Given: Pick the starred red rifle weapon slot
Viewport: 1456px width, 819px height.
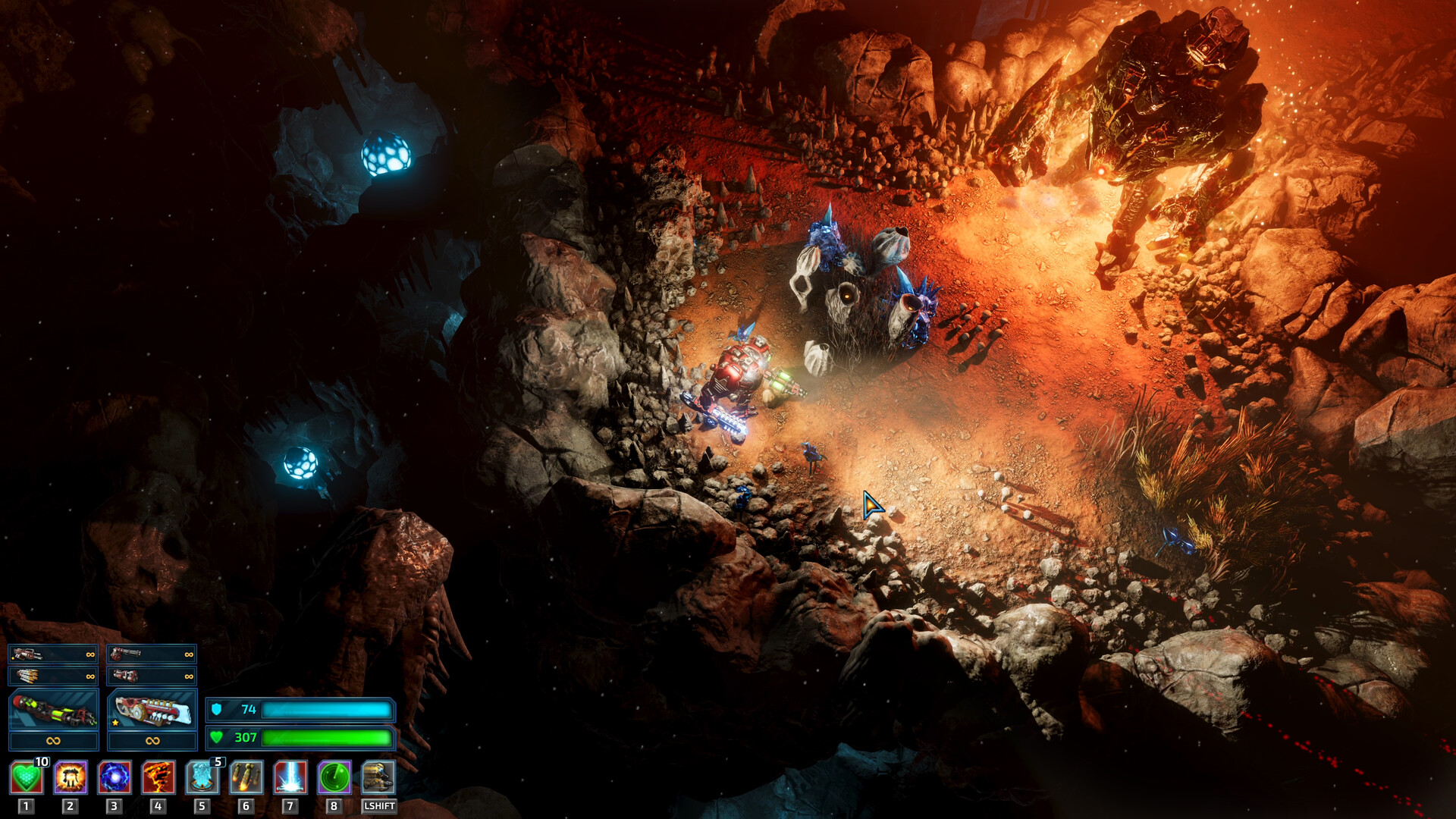Looking at the screenshot, I should pyautogui.click(x=53, y=654).
